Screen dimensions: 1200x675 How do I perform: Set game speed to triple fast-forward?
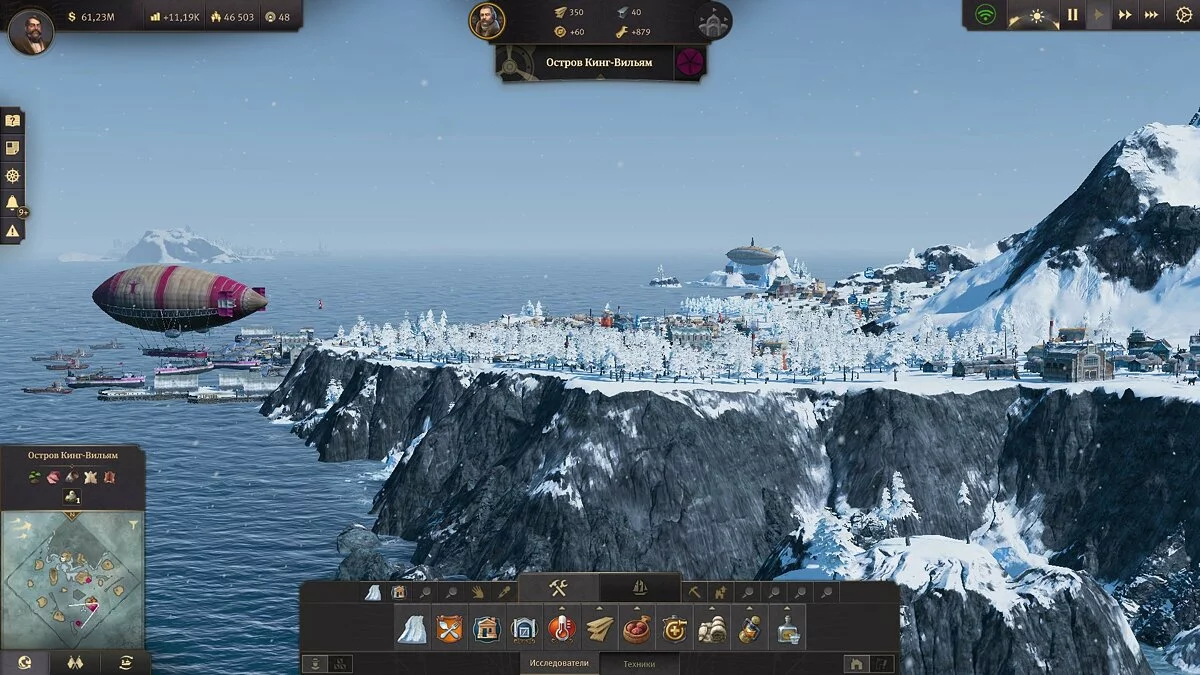tap(1151, 15)
